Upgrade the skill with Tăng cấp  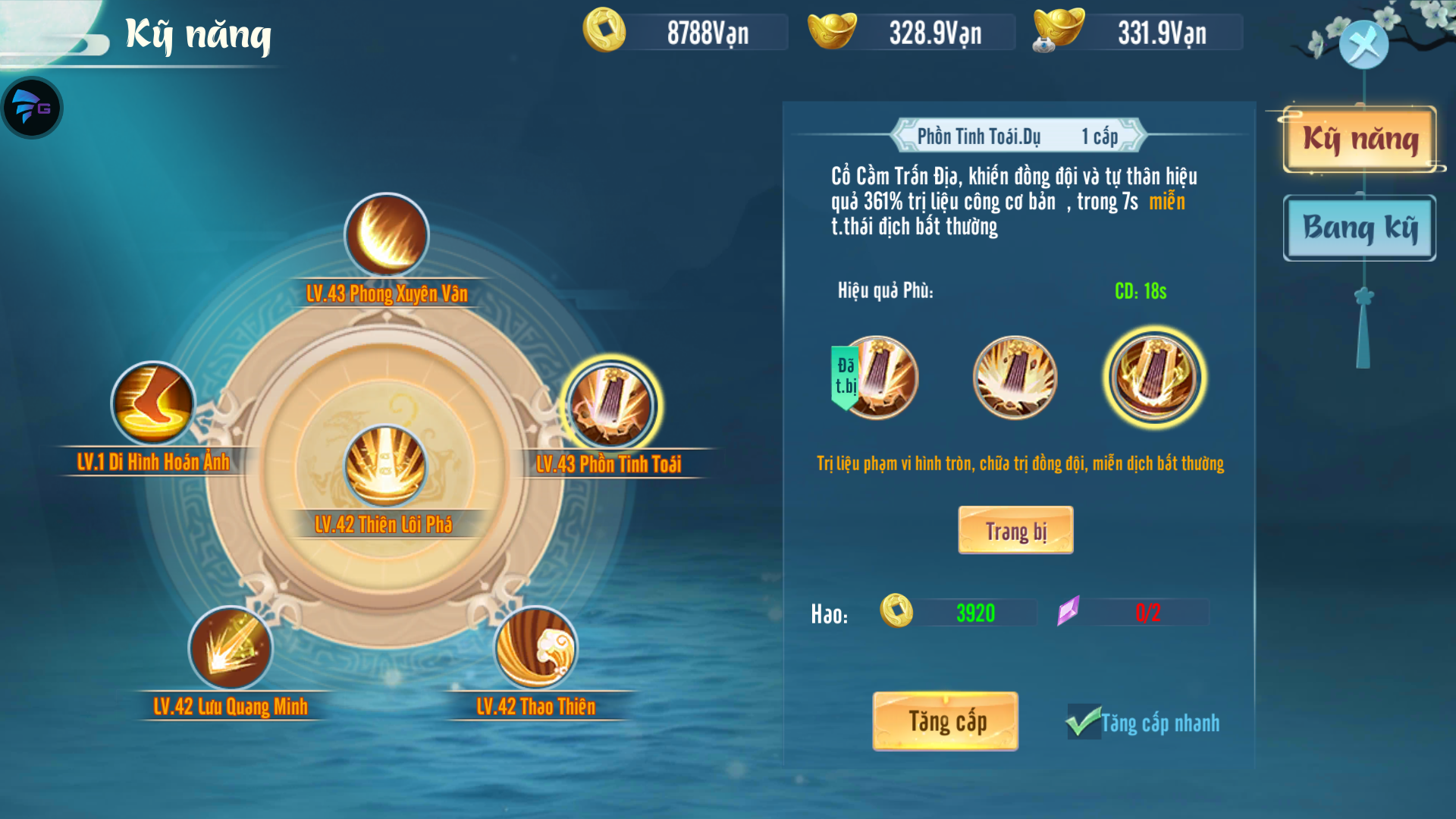(945, 721)
